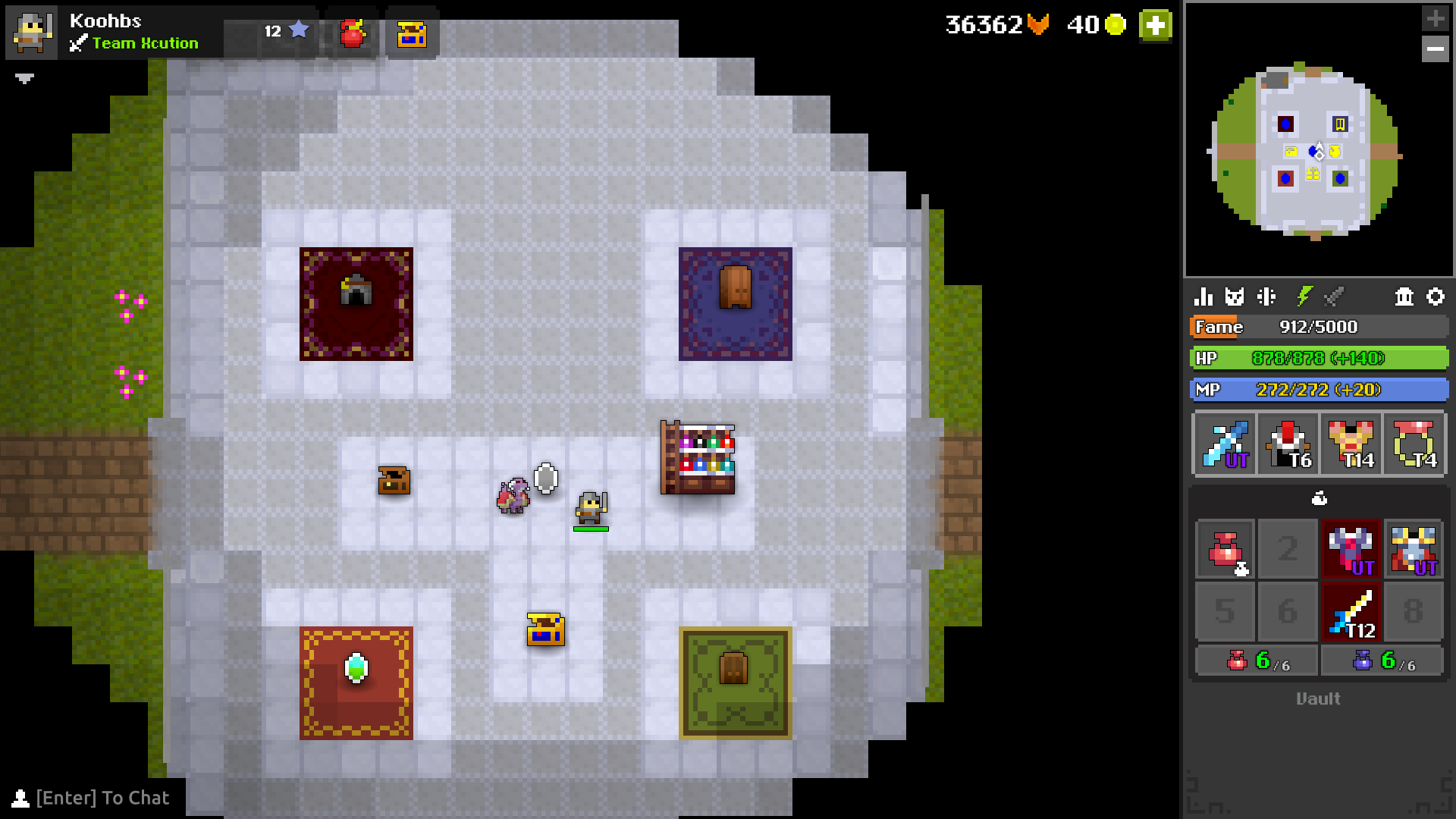Open the golden chest icon on top bar

pos(412,34)
